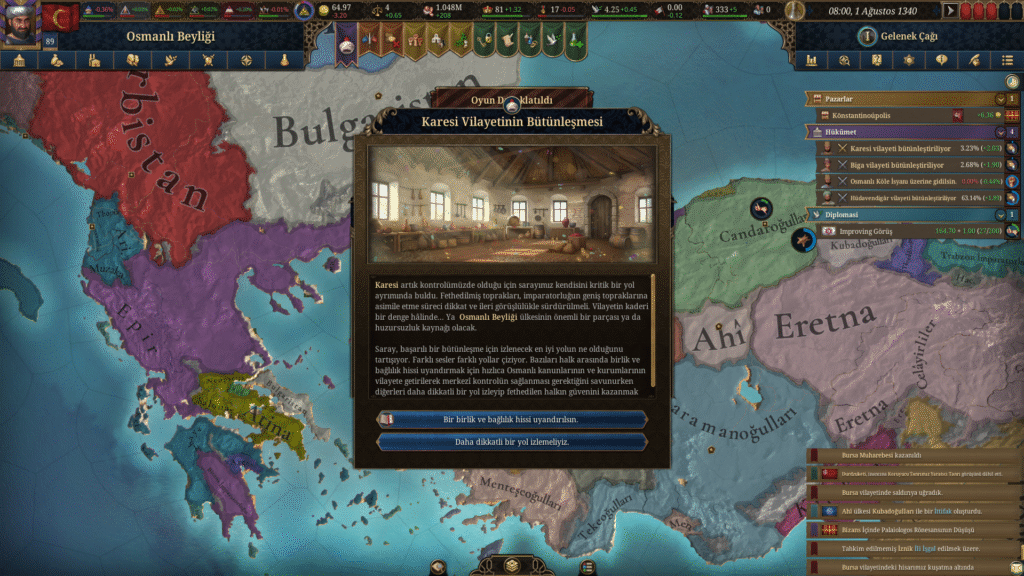Select 'Daha dikkatli bir yol izlemeliyiz' option

pyautogui.click(x=511, y=441)
